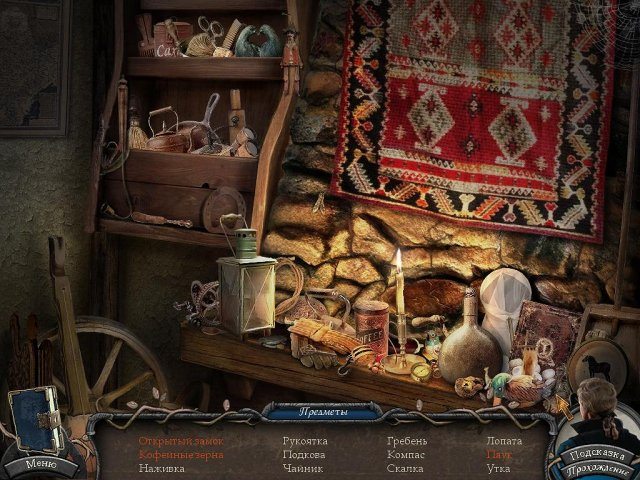Select 'Открытый замок' in the item list
The image size is (640, 480).
[181, 441]
